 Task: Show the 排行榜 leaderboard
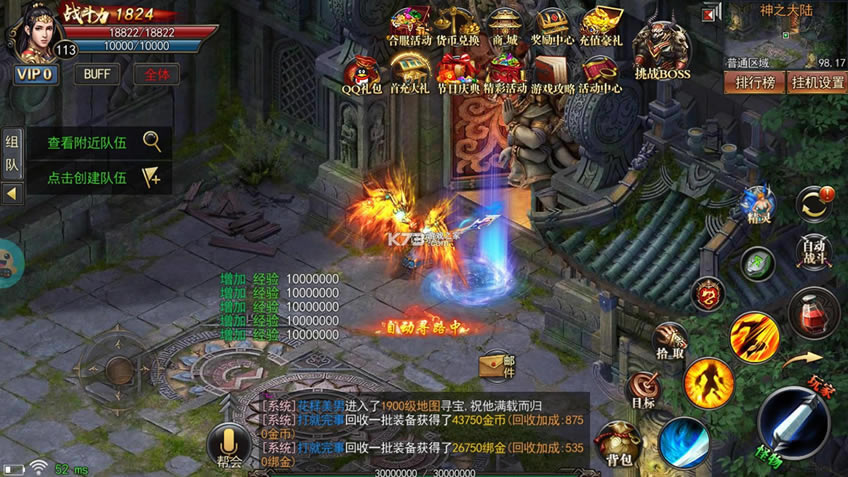click(755, 82)
